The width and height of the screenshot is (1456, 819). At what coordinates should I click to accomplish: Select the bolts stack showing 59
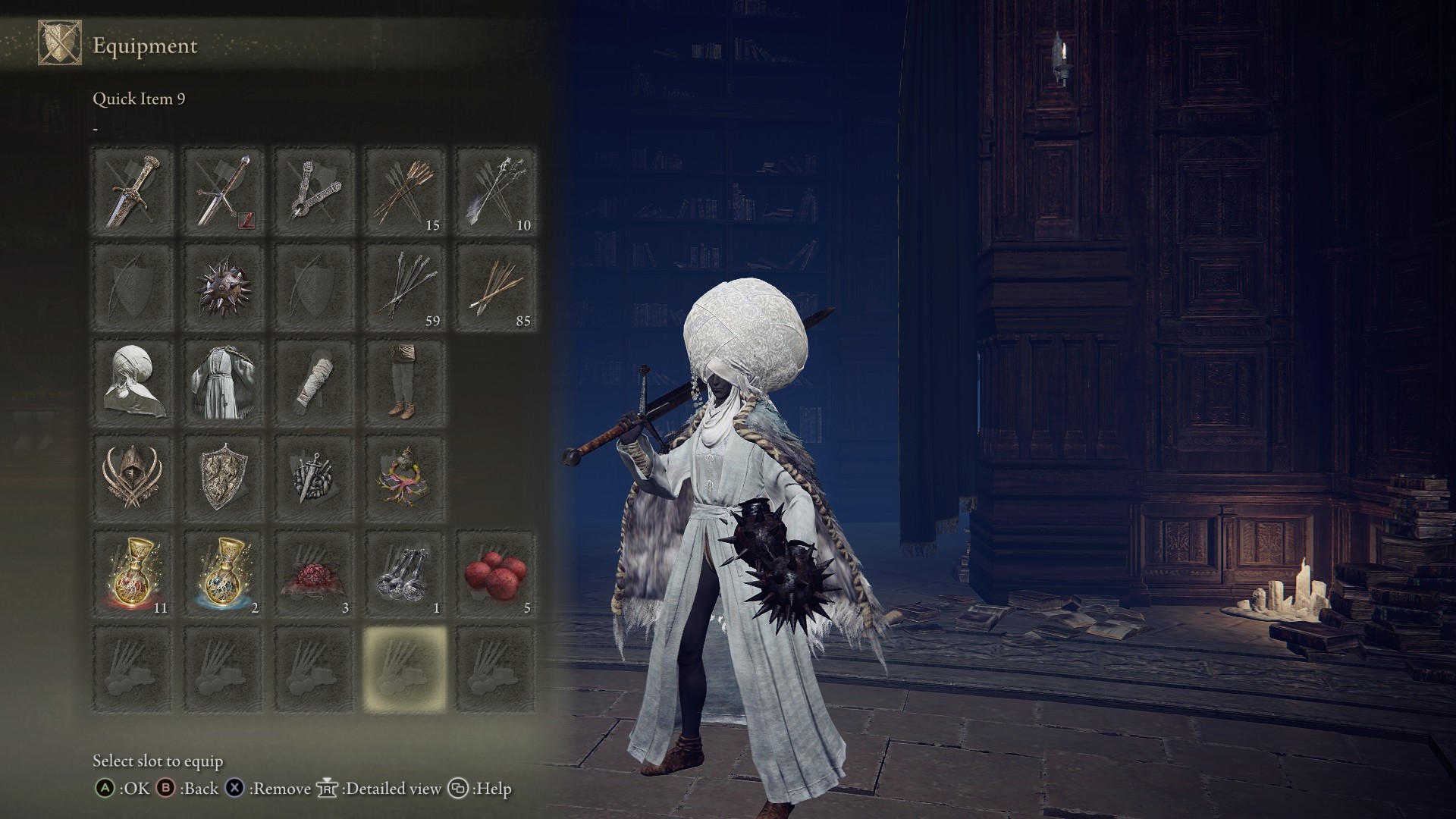click(x=404, y=286)
